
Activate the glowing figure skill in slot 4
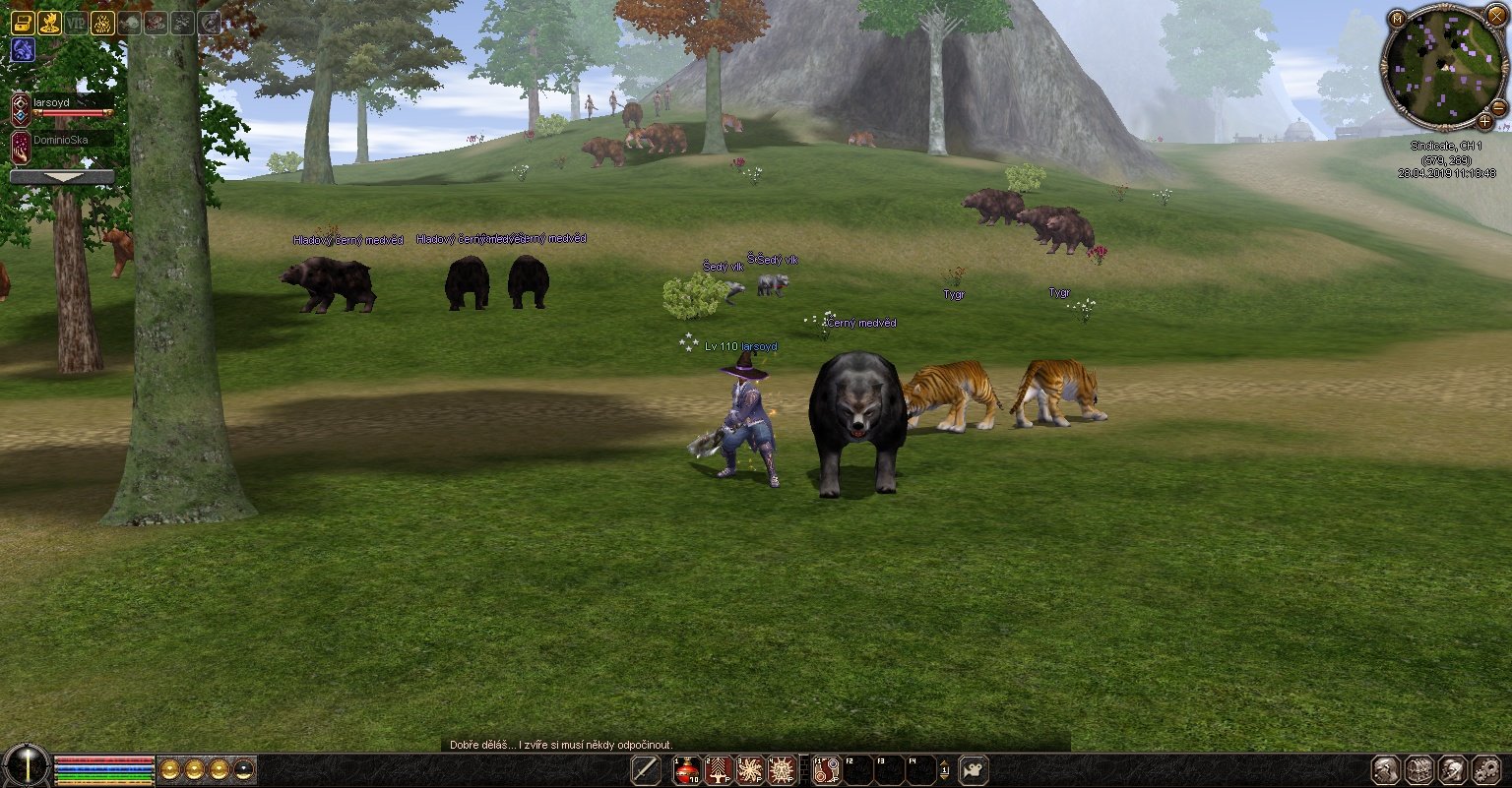[x=782, y=770]
